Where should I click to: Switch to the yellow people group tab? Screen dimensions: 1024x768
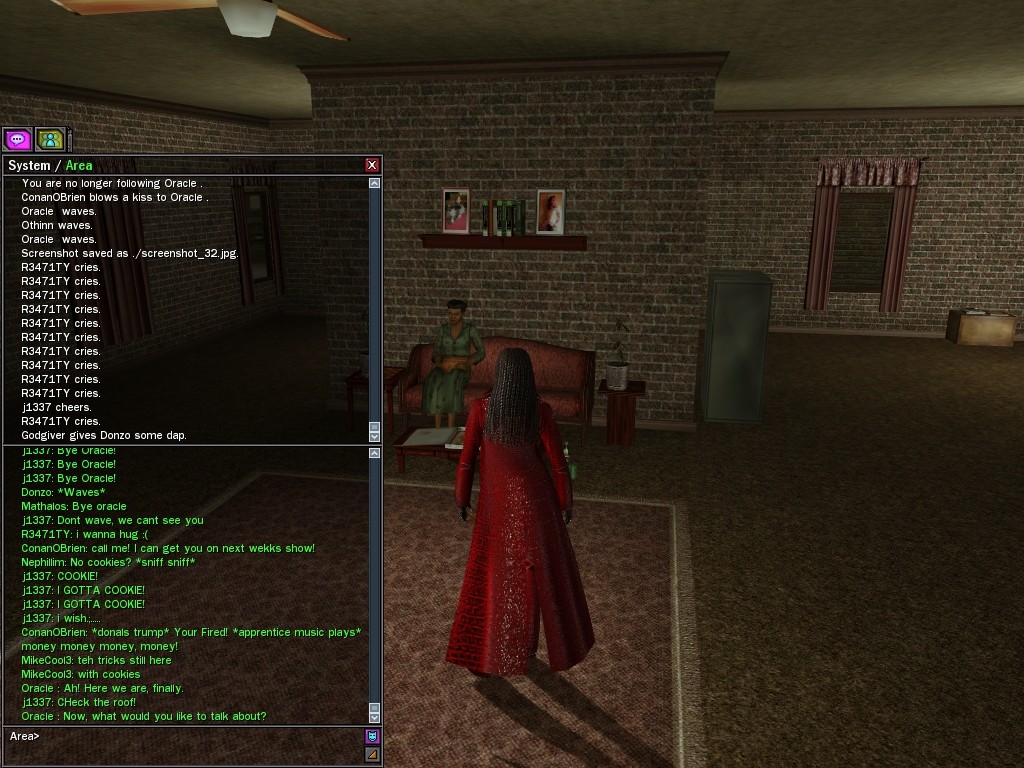click(50, 140)
